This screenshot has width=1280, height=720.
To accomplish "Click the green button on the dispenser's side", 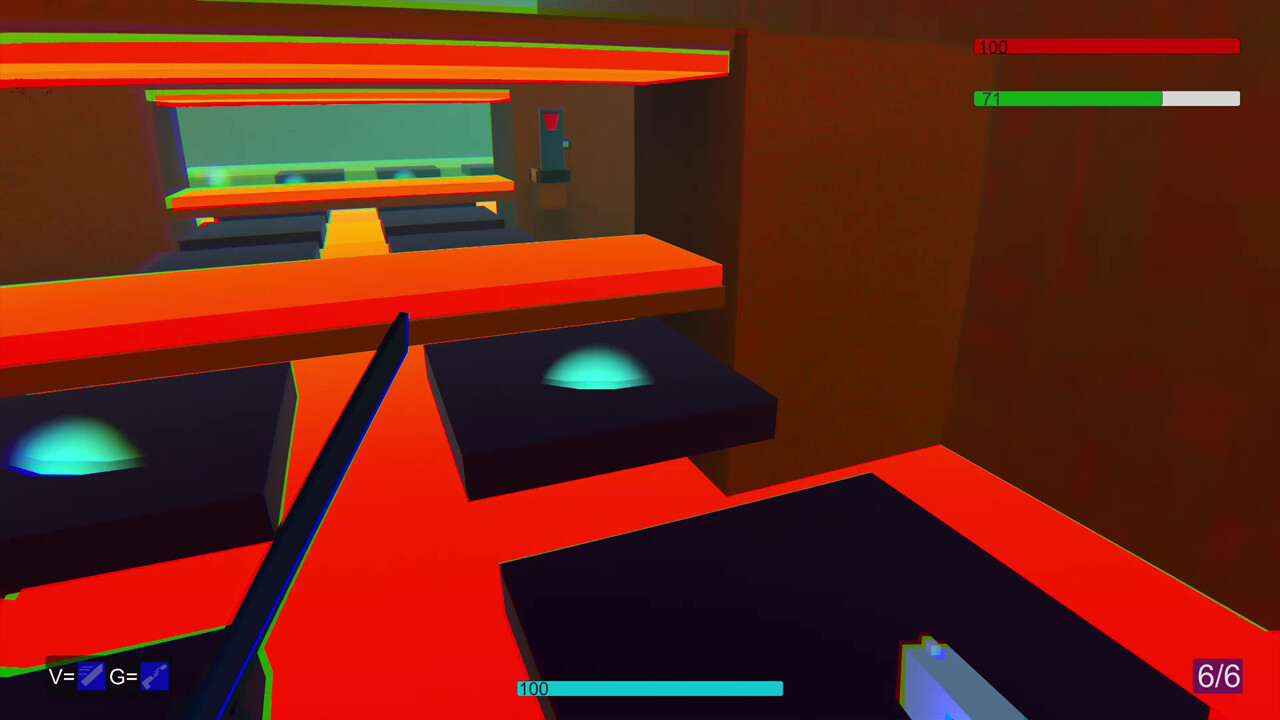I will click(566, 143).
